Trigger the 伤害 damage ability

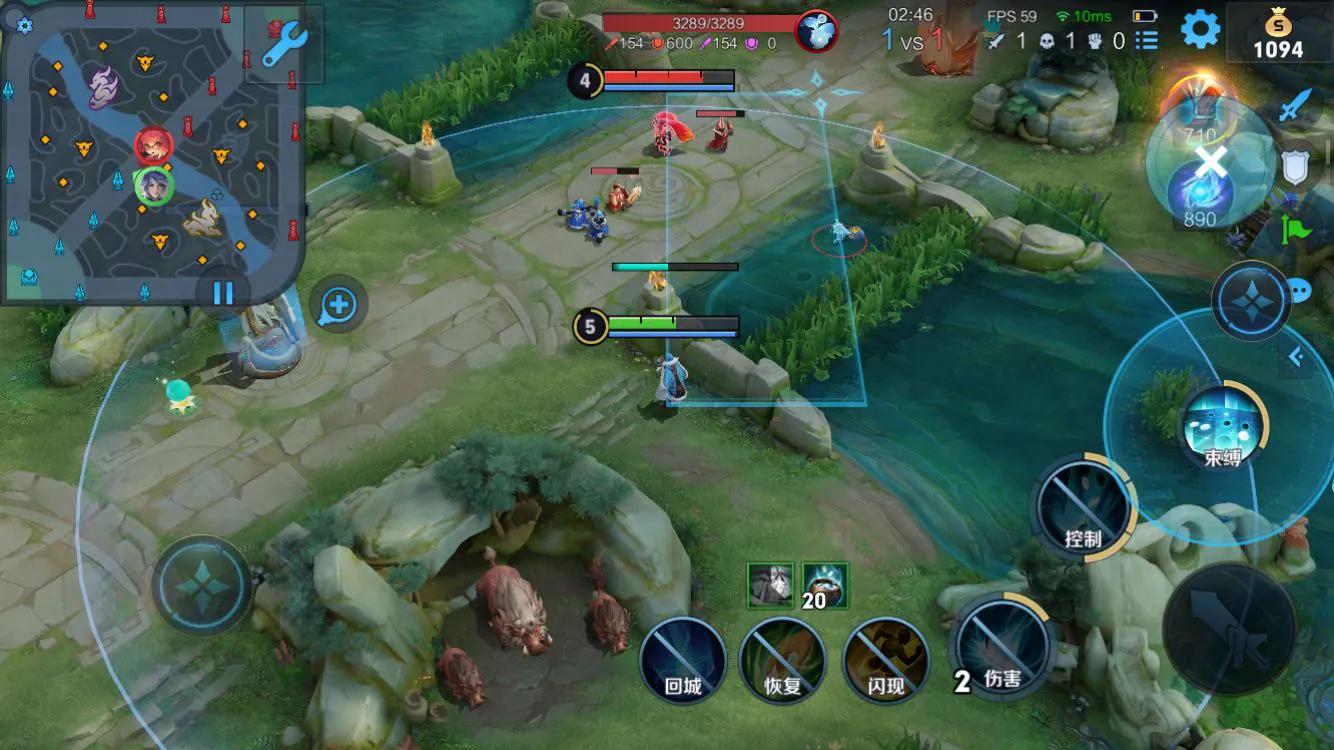[1001, 648]
